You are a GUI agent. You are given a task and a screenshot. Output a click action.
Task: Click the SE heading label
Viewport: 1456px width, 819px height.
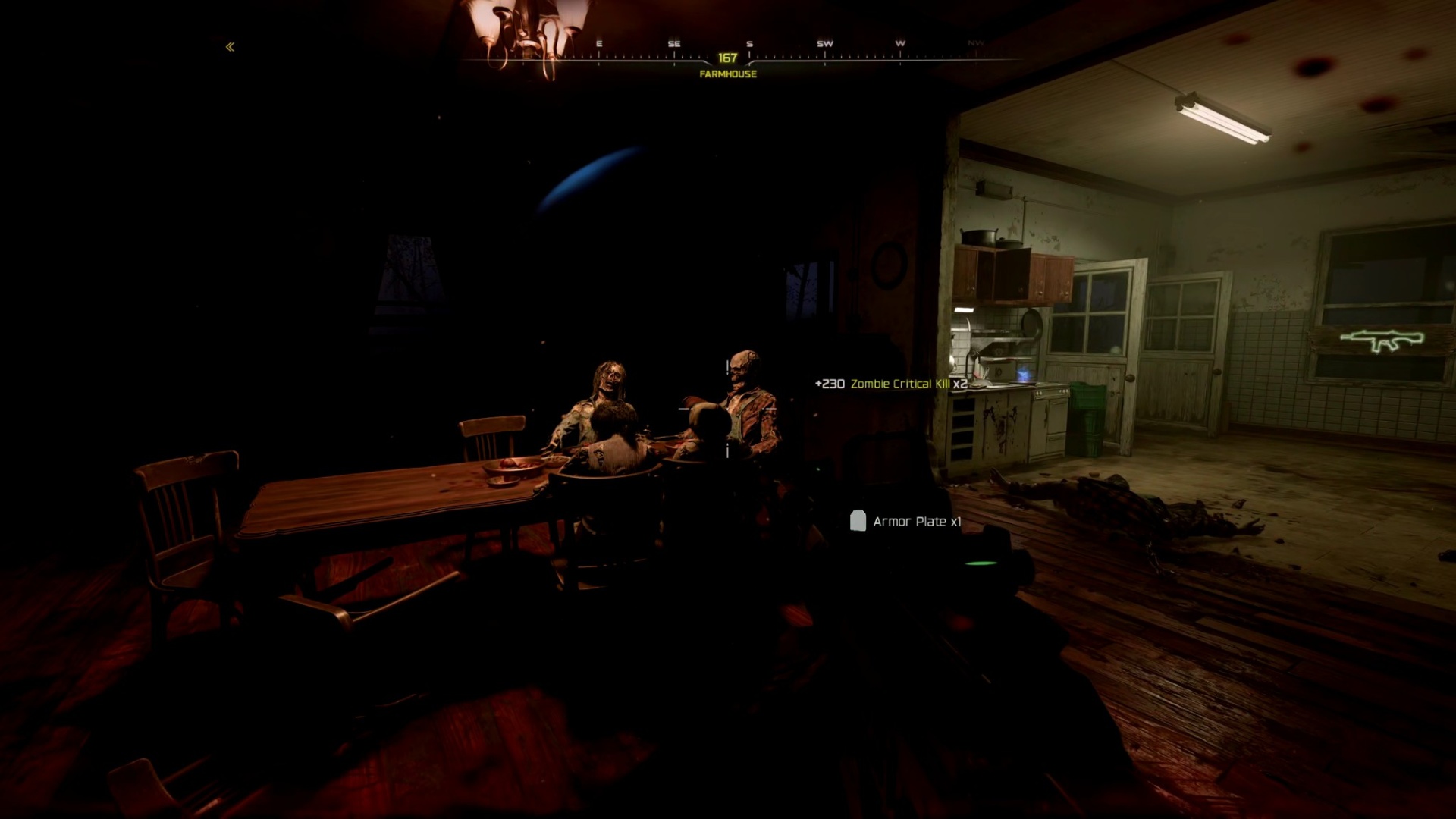click(x=675, y=45)
